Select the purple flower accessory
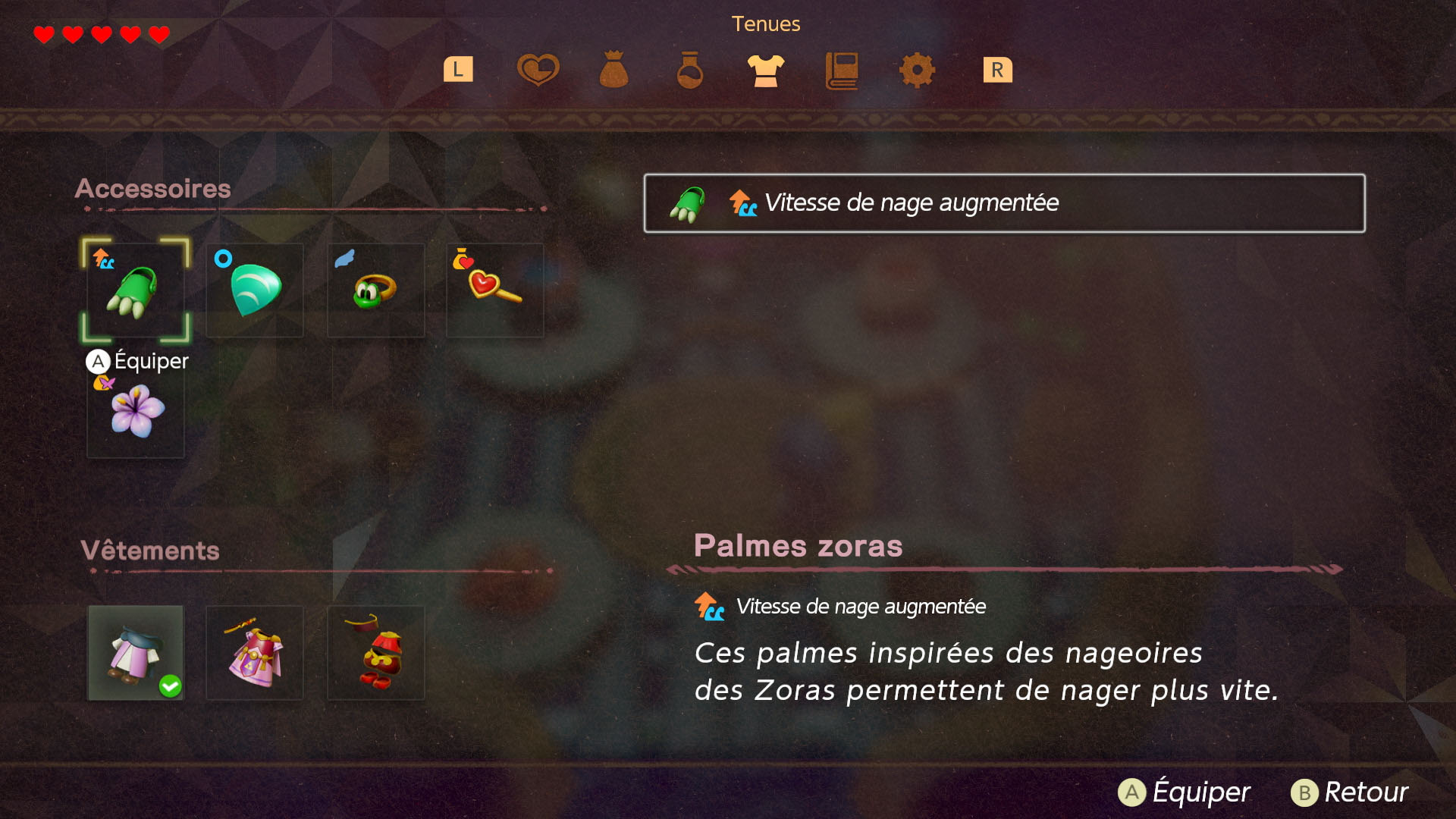The height and width of the screenshot is (819, 1456). 136,412
